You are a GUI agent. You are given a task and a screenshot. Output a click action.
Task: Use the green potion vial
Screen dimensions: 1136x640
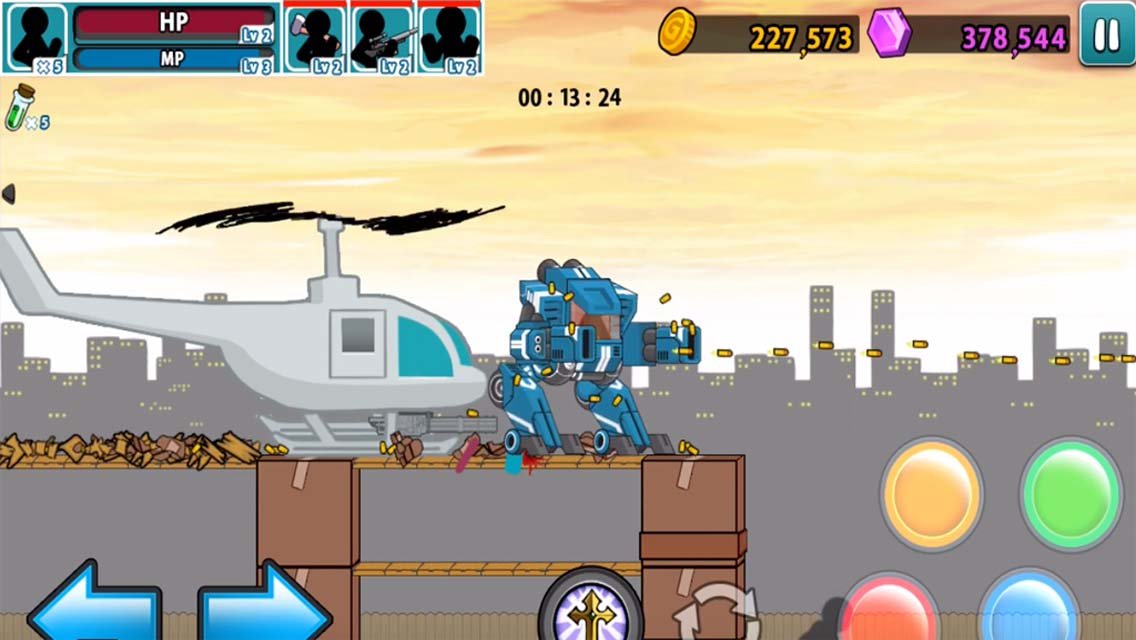tap(22, 106)
